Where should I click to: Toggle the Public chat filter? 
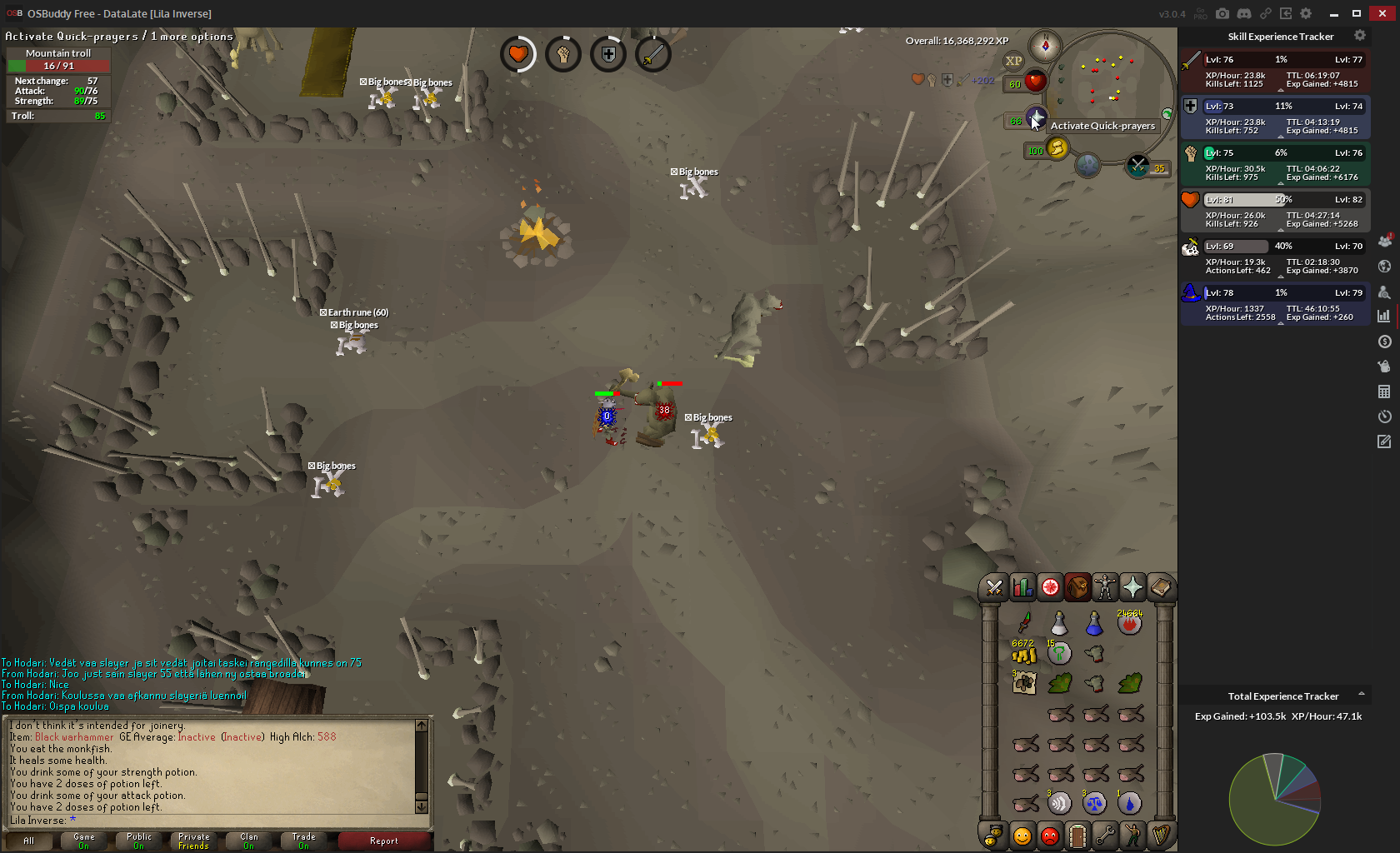139,841
